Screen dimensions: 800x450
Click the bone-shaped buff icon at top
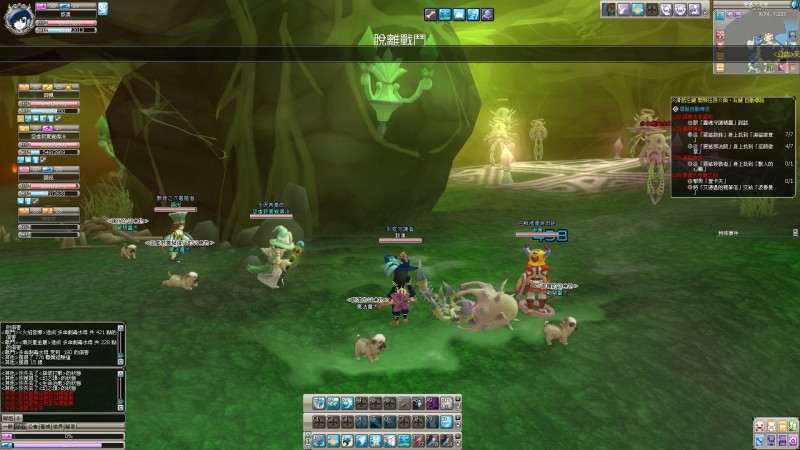[x=430, y=14]
